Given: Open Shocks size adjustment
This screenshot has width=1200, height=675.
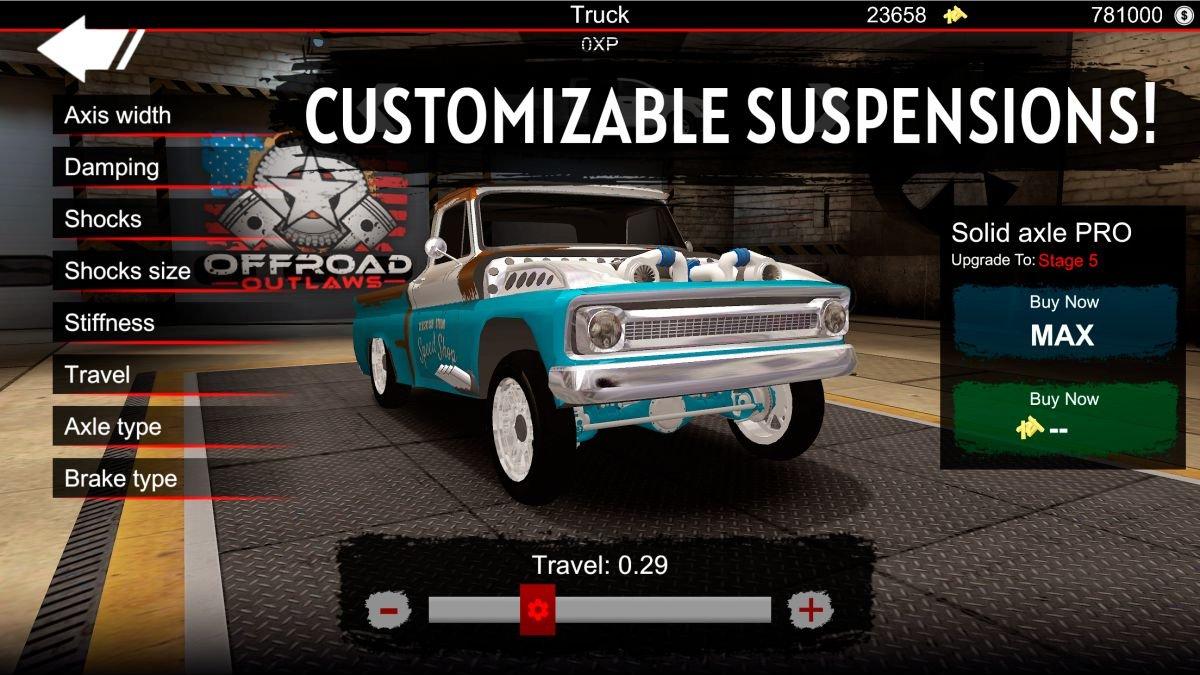Looking at the screenshot, I should coord(127,271).
